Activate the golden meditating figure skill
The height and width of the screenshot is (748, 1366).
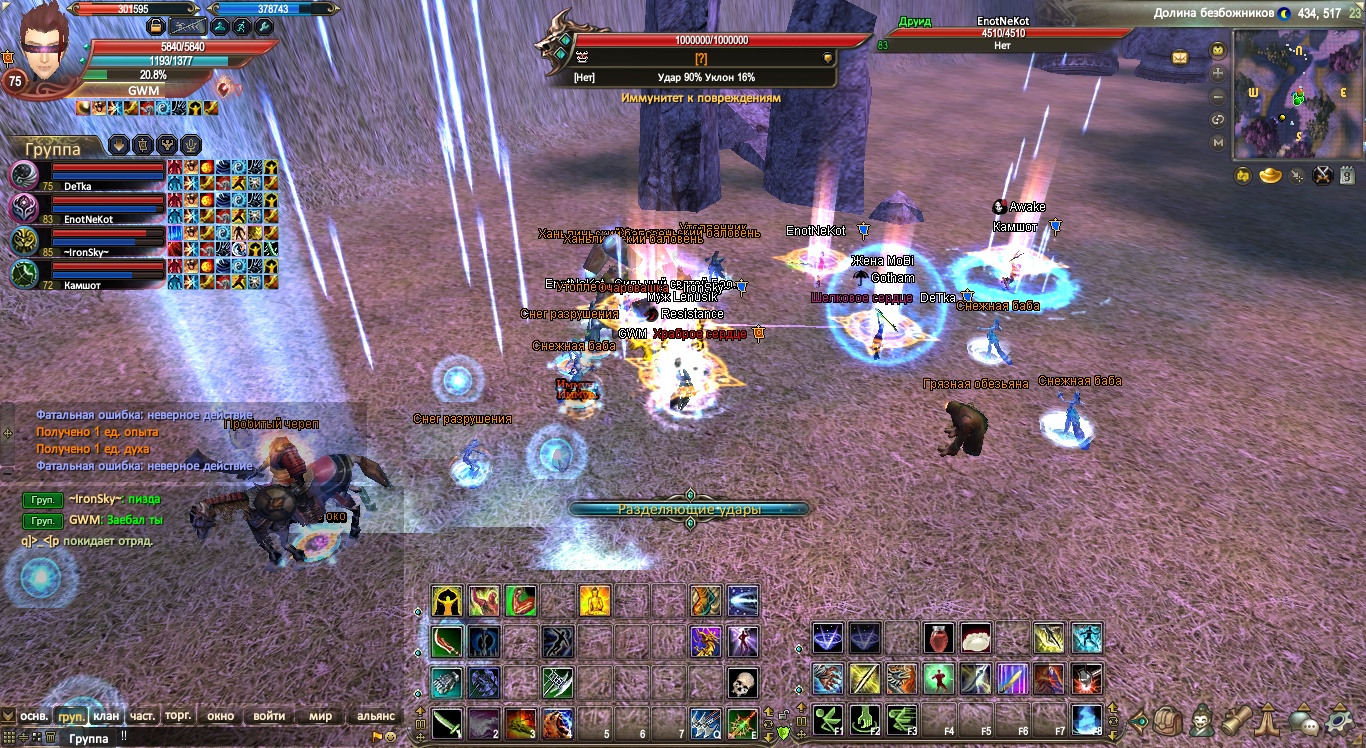[x=594, y=601]
